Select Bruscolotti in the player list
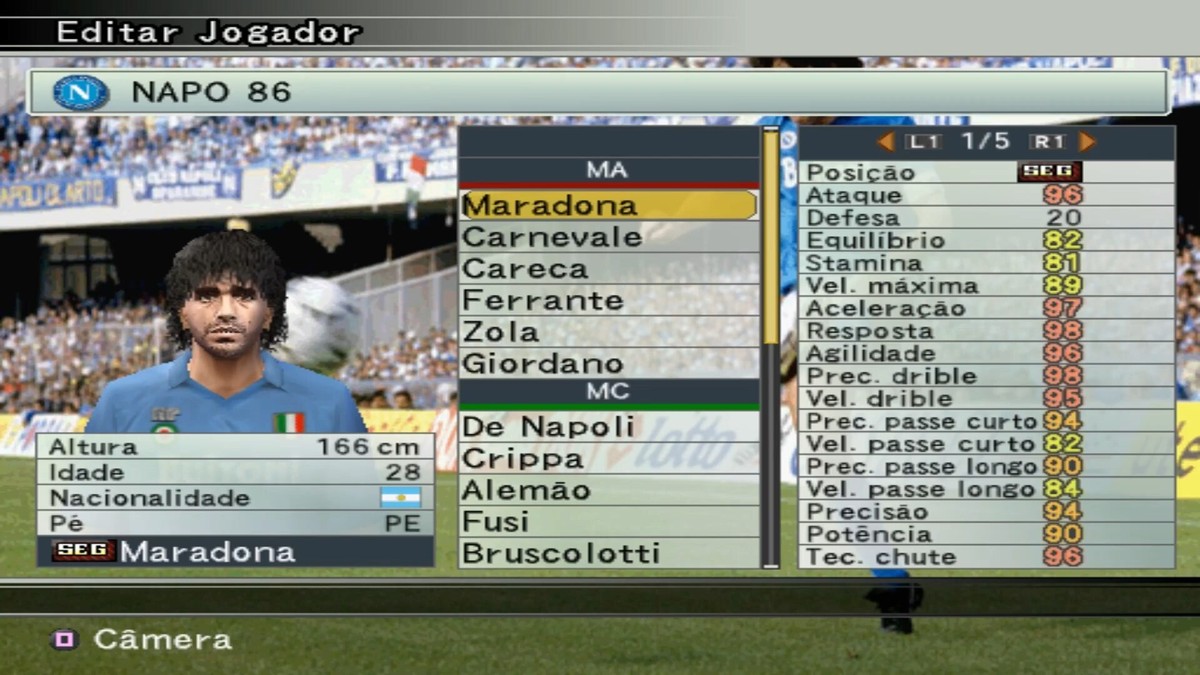1200x675 pixels. point(608,553)
